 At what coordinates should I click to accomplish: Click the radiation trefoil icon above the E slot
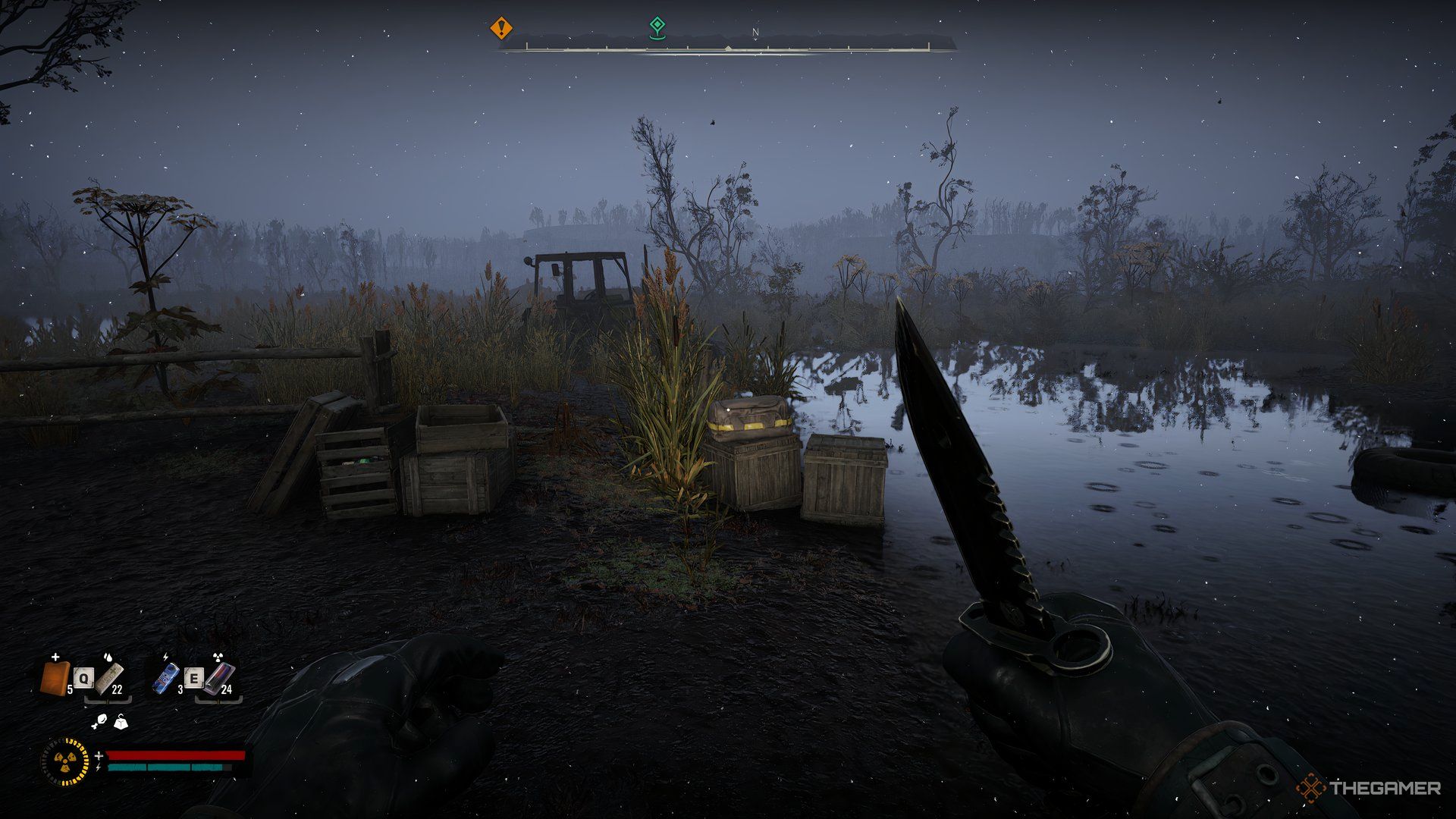click(x=218, y=657)
